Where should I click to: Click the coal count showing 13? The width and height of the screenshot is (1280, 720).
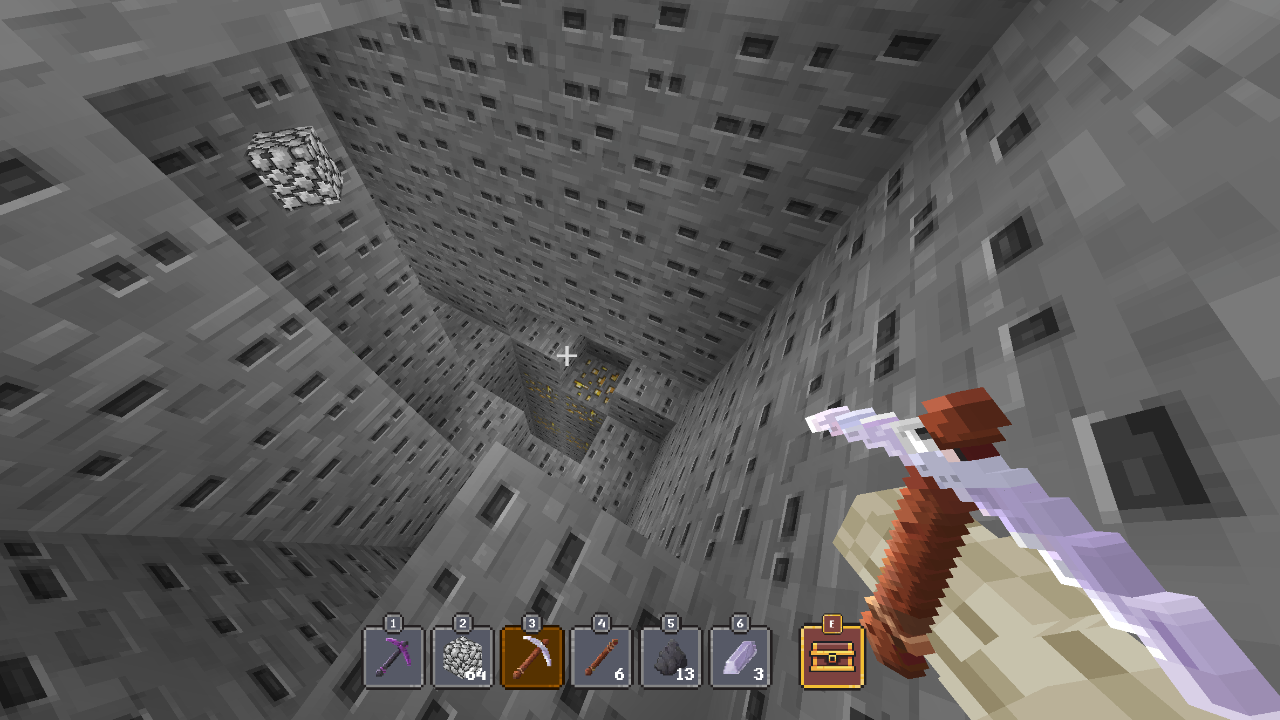pyautogui.click(x=684, y=675)
